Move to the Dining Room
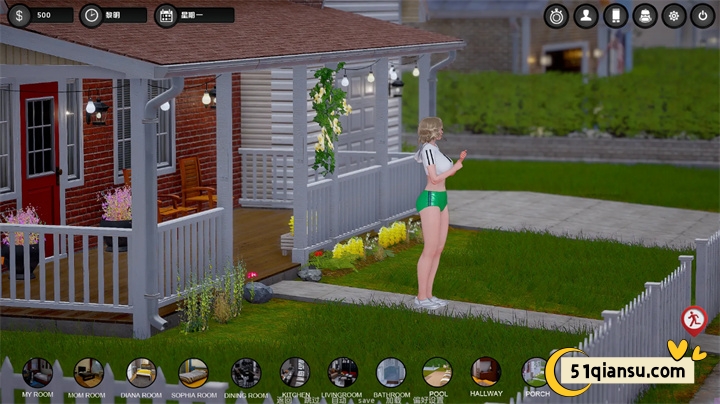720x404 pixels. pyautogui.click(x=246, y=373)
